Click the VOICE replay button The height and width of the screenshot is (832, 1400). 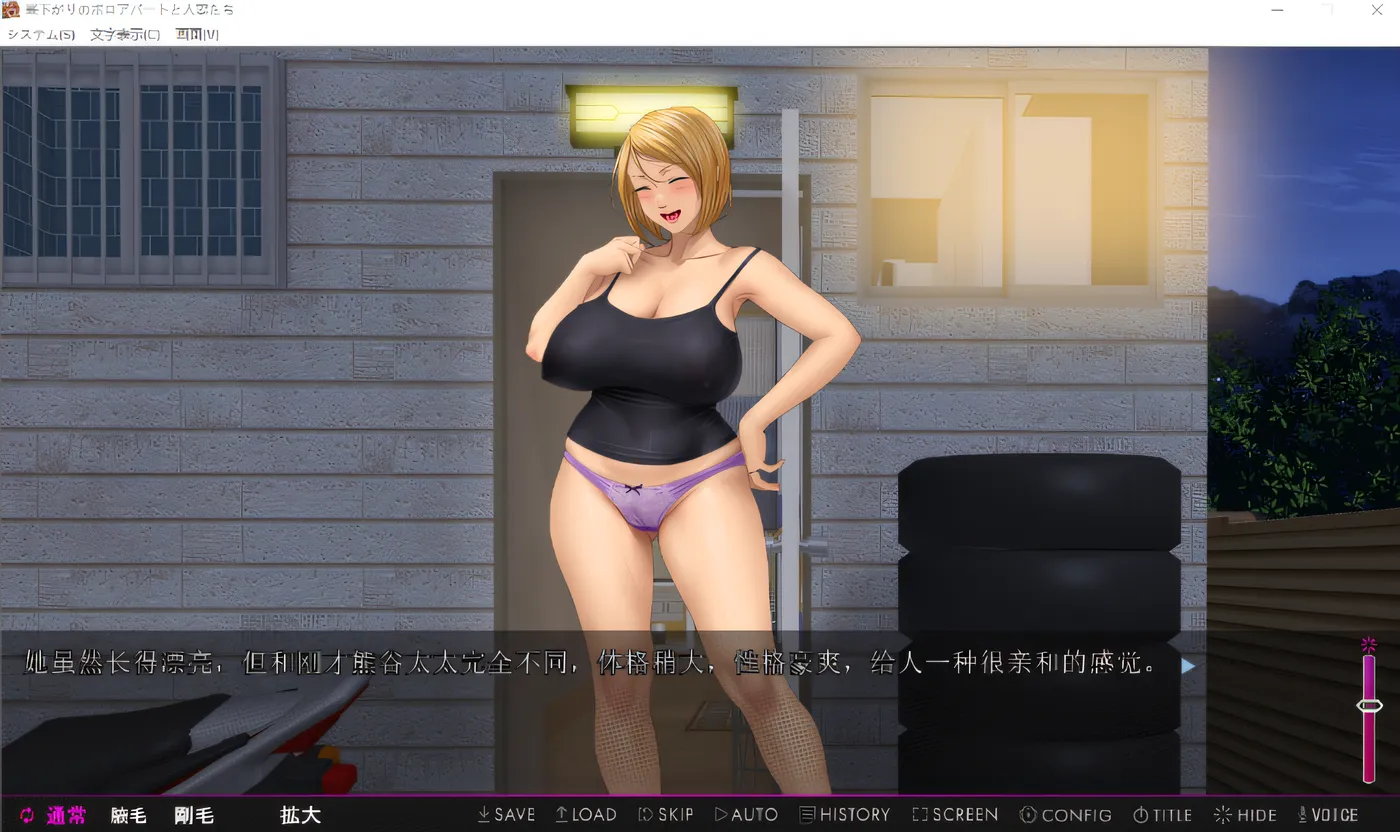point(1328,815)
